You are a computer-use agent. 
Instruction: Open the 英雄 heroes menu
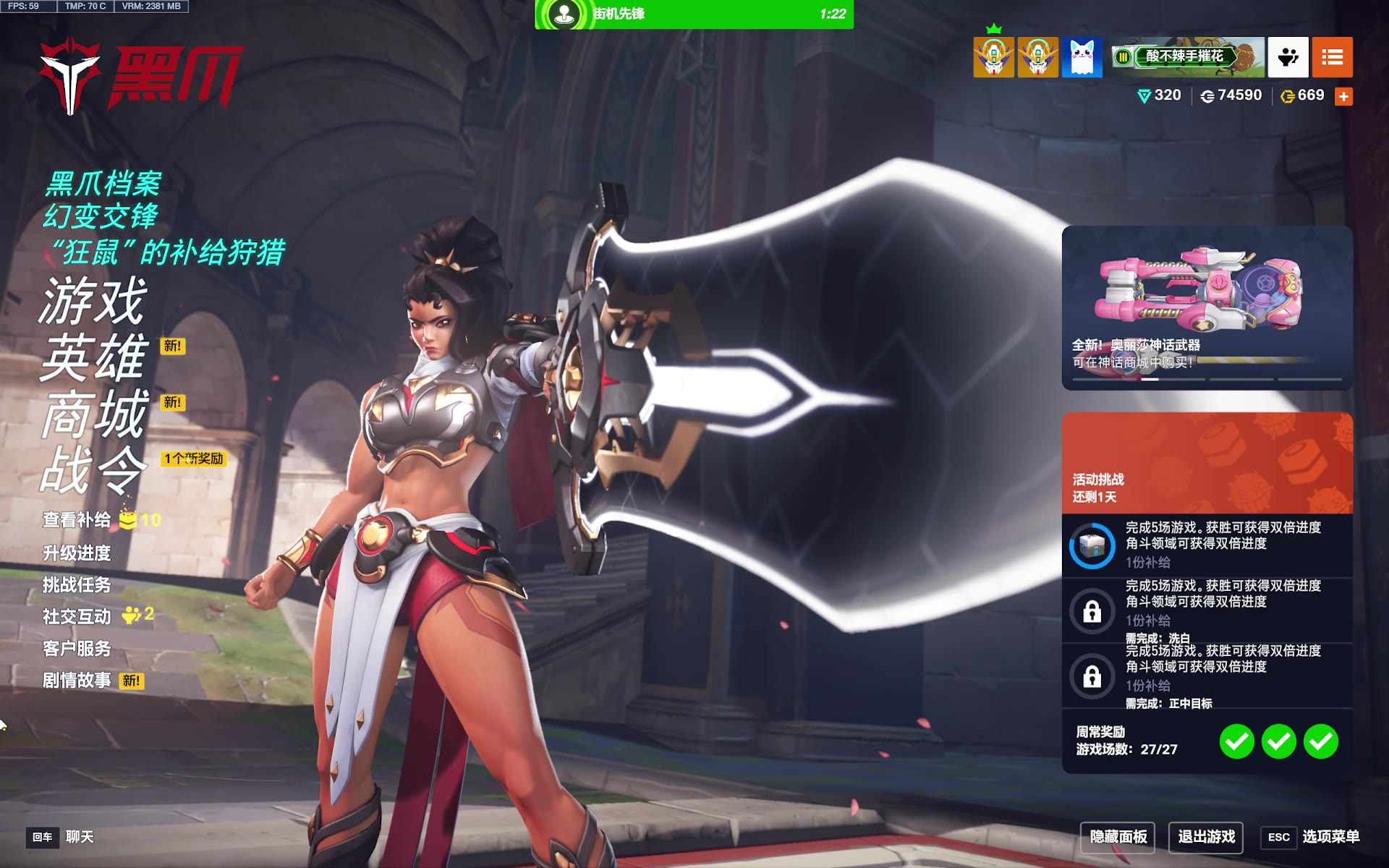[93, 357]
